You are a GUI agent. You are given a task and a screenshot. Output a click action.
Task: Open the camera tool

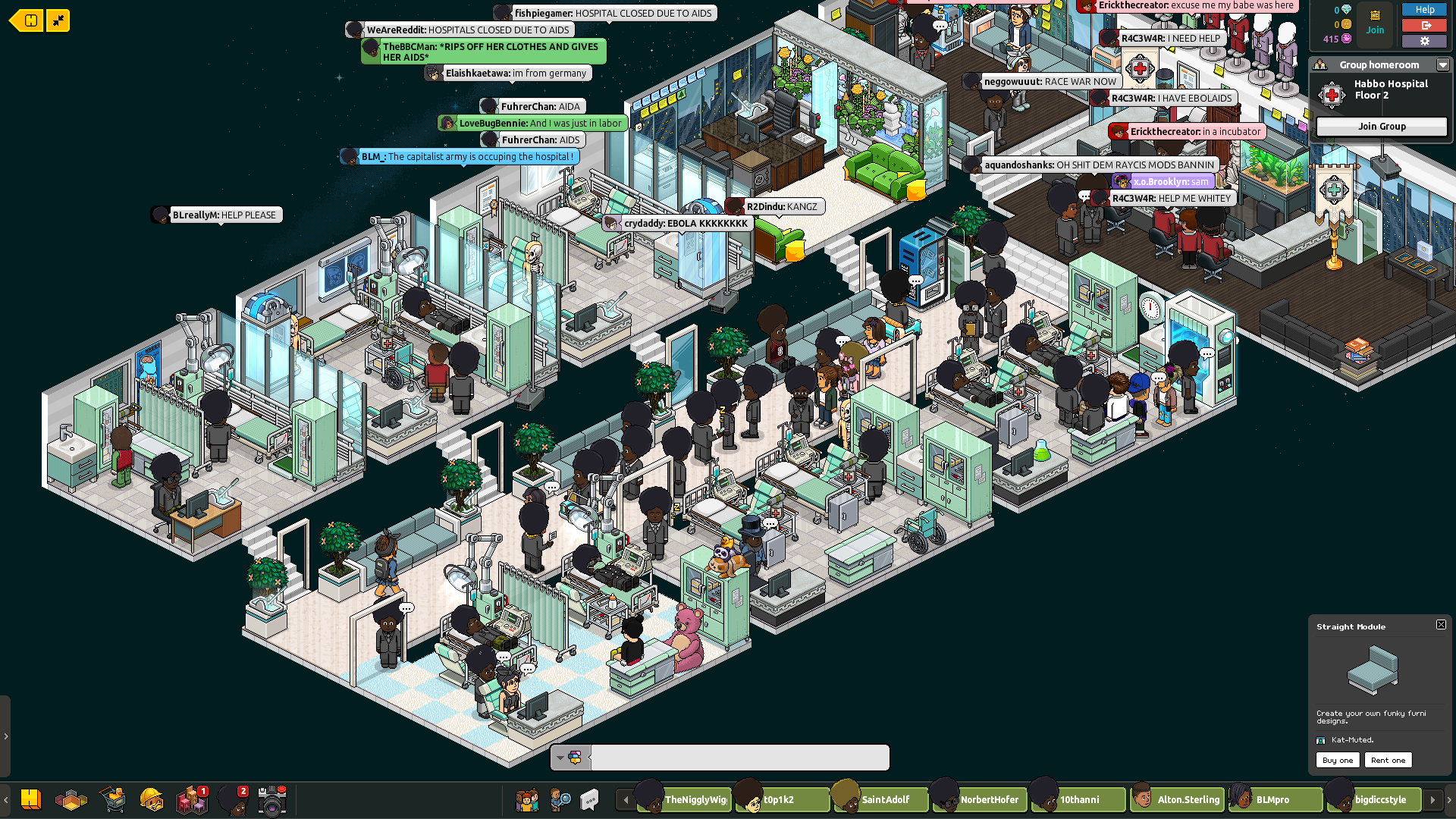271,800
